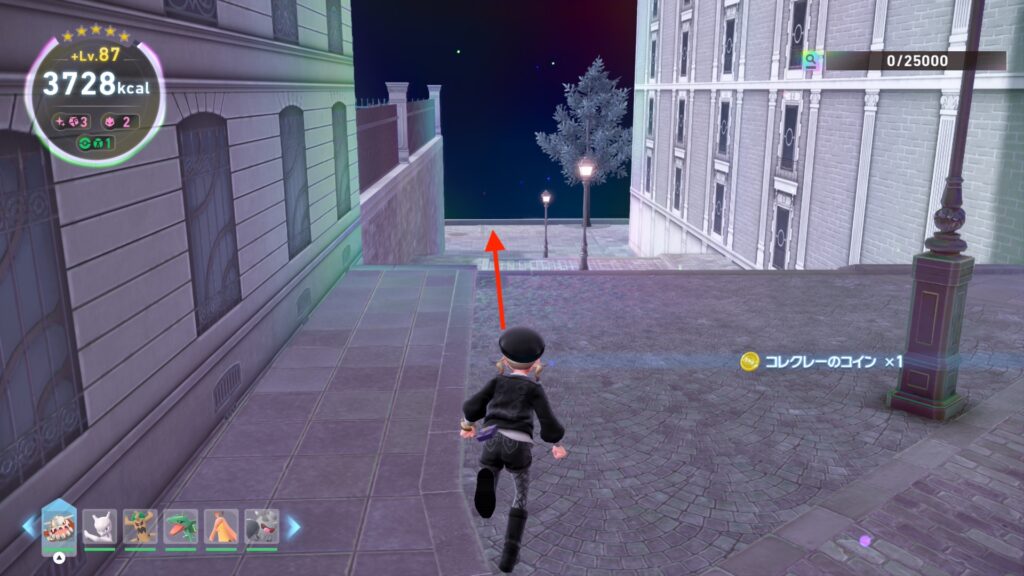Screen dimensions: 1024x576
Task: Choose the Trevenant party slot
Action: (x=140, y=527)
